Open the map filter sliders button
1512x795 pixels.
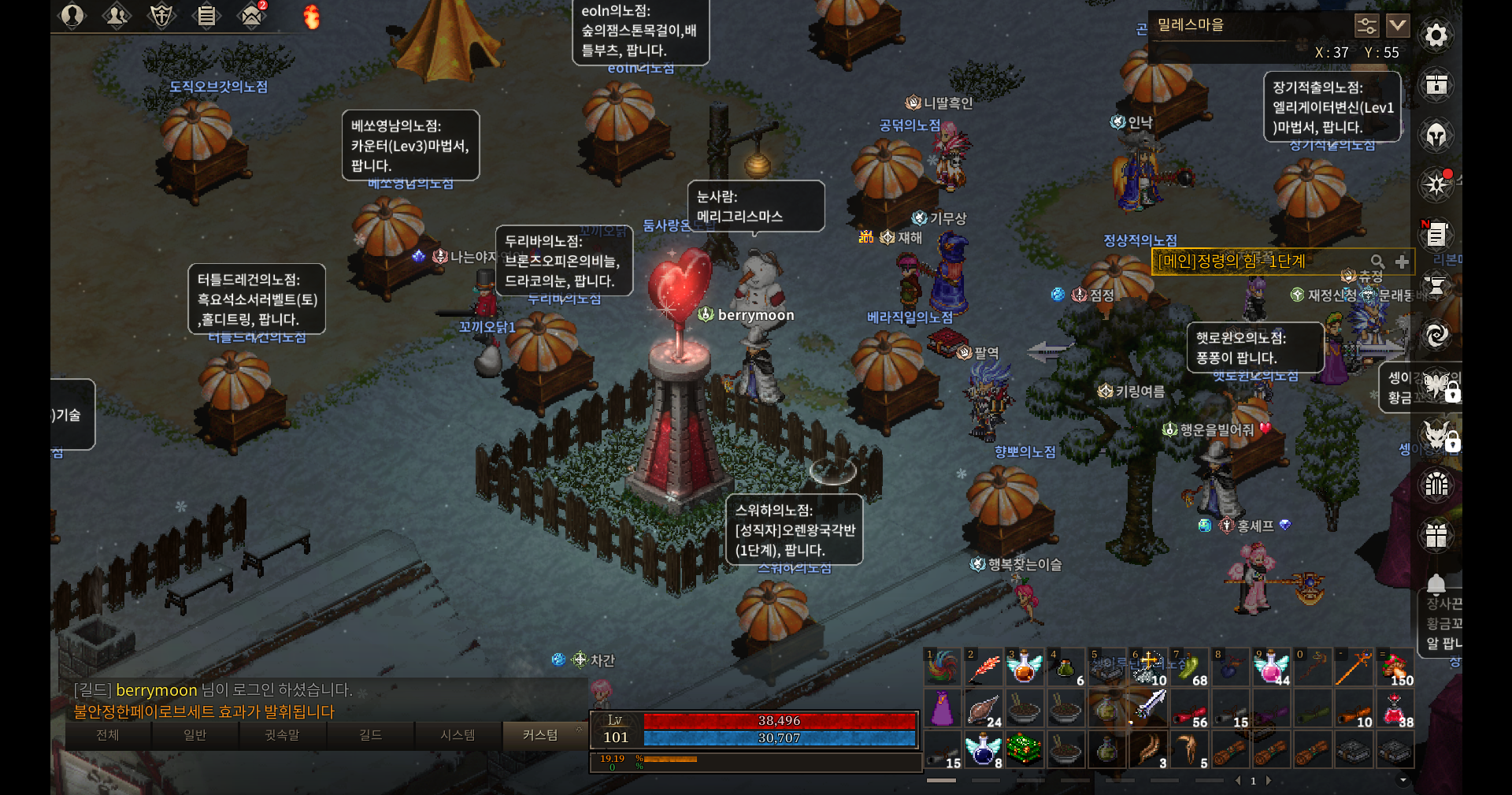[1366, 25]
